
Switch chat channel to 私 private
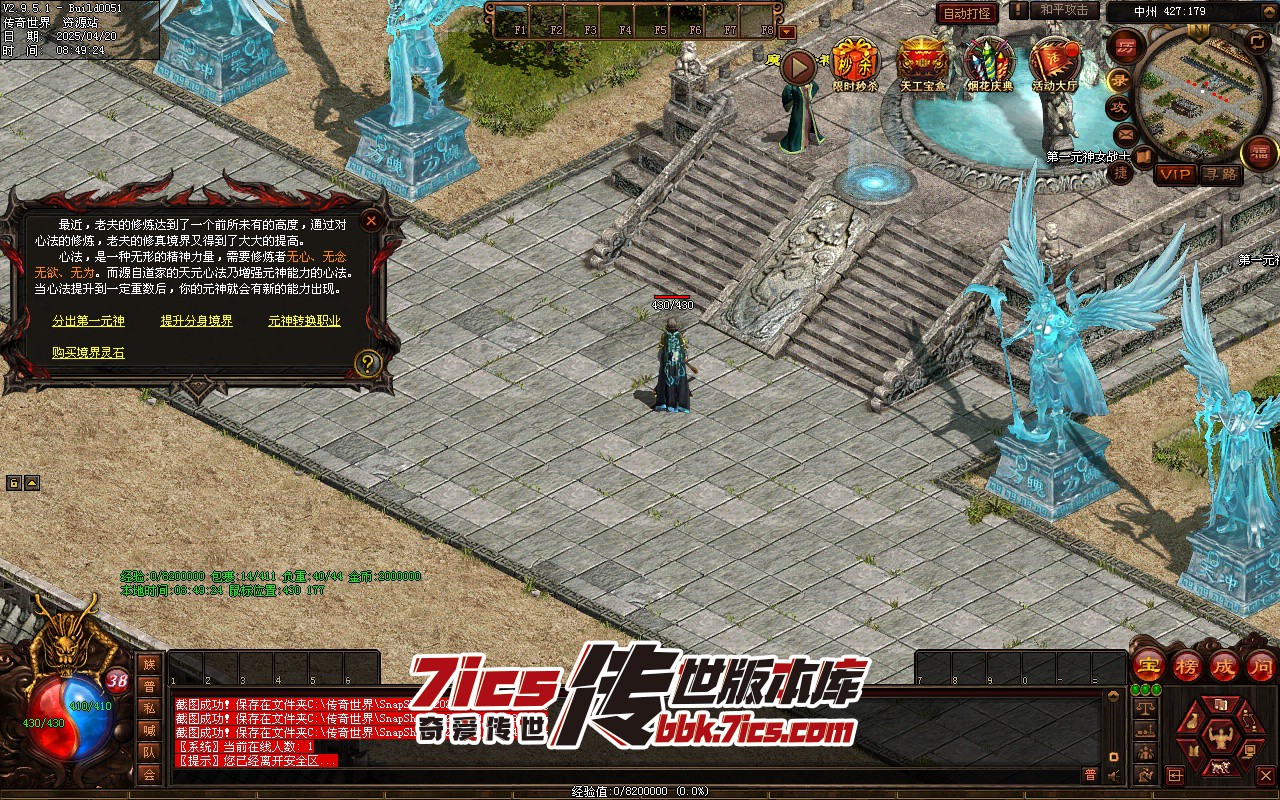[x=149, y=708]
